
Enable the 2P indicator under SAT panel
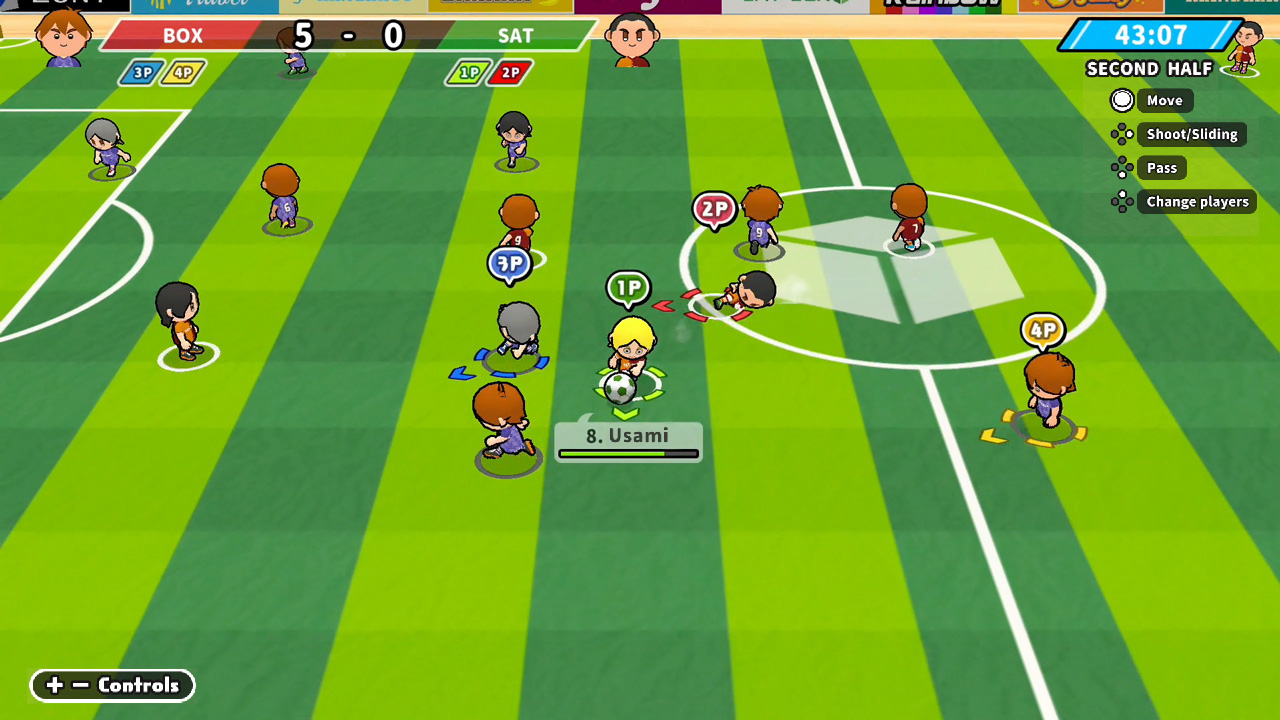[509, 72]
